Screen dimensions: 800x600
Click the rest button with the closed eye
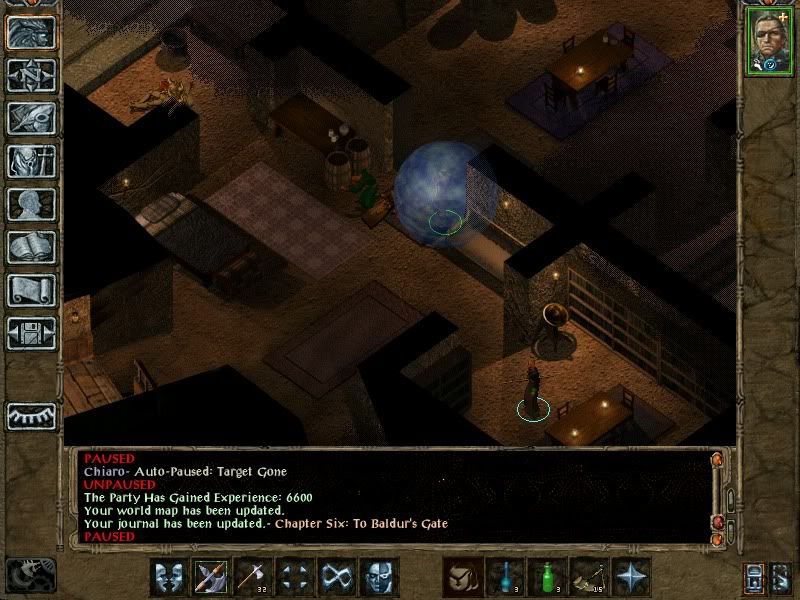click(31, 415)
